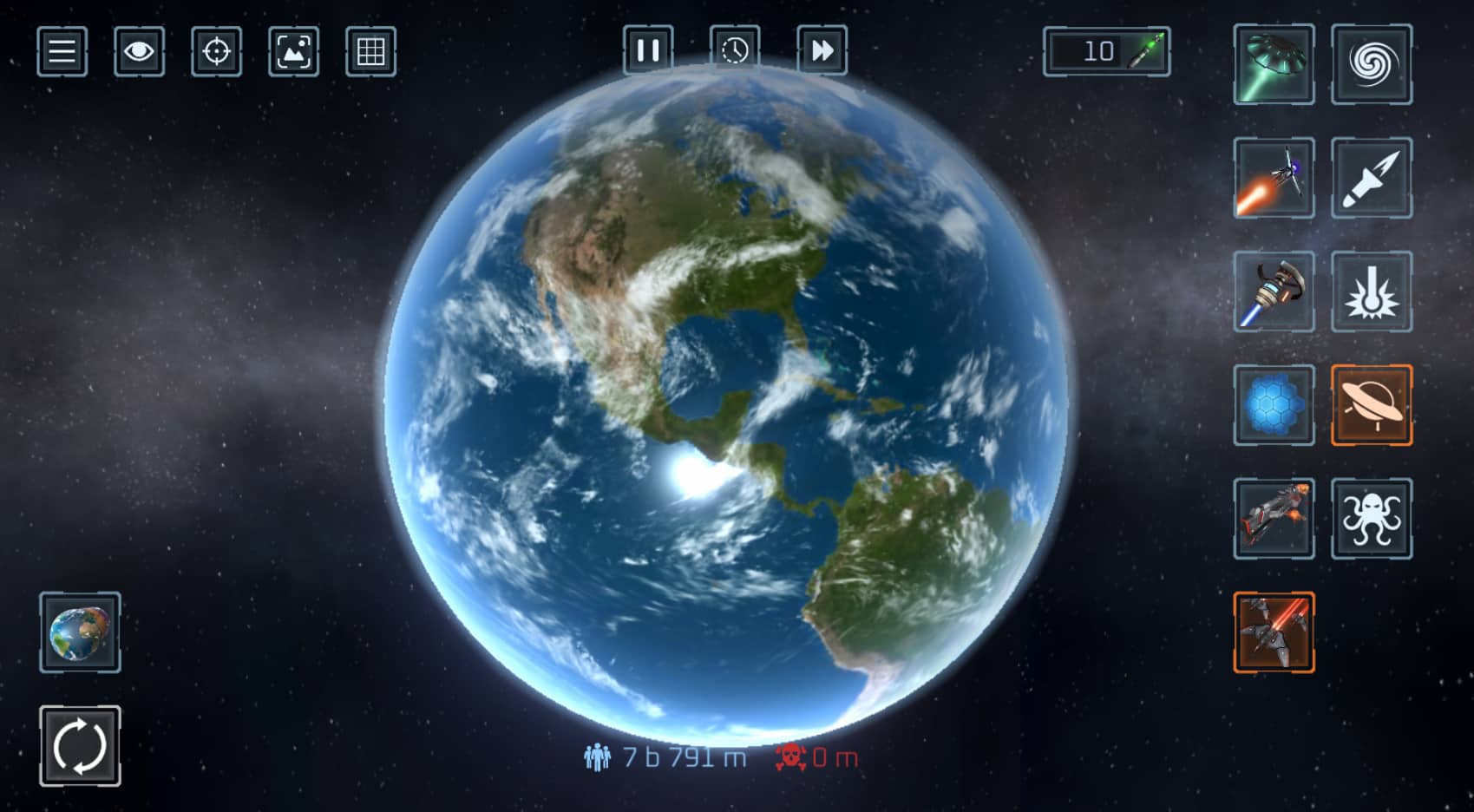Pick the rocket ship weapon
Viewport: 1474px width, 812px height.
point(1274,178)
